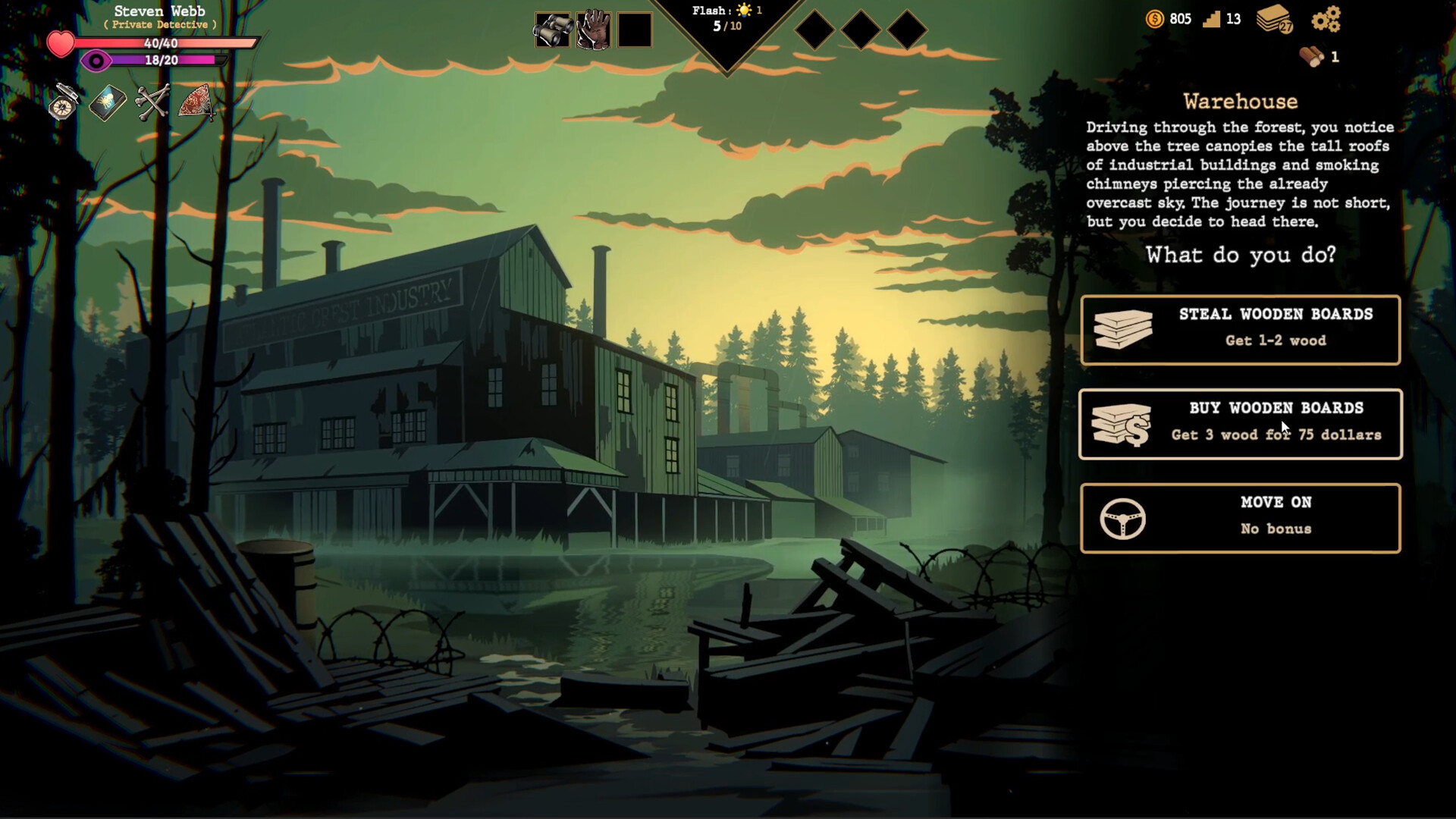
Task: Click the crossed bones inventory item
Action: coord(152,103)
